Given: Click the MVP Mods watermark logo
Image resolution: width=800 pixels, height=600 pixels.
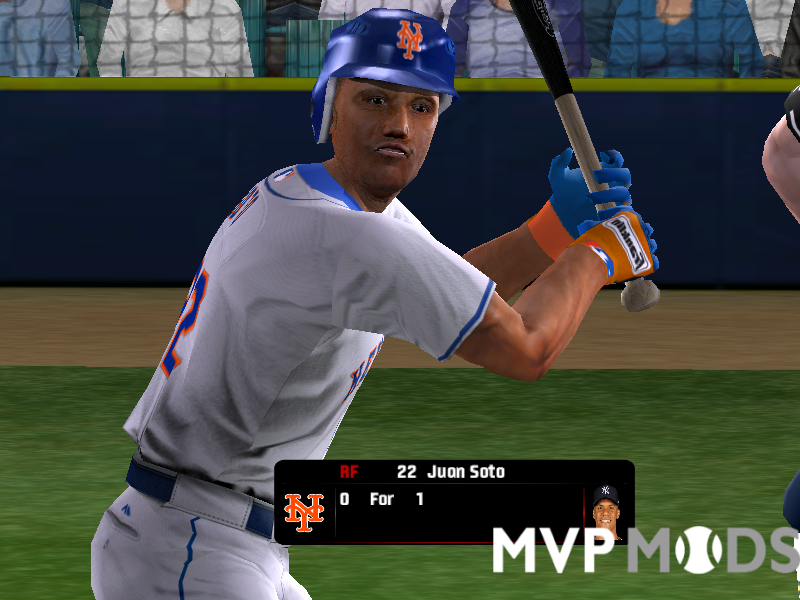Looking at the screenshot, I should [646, 549].
